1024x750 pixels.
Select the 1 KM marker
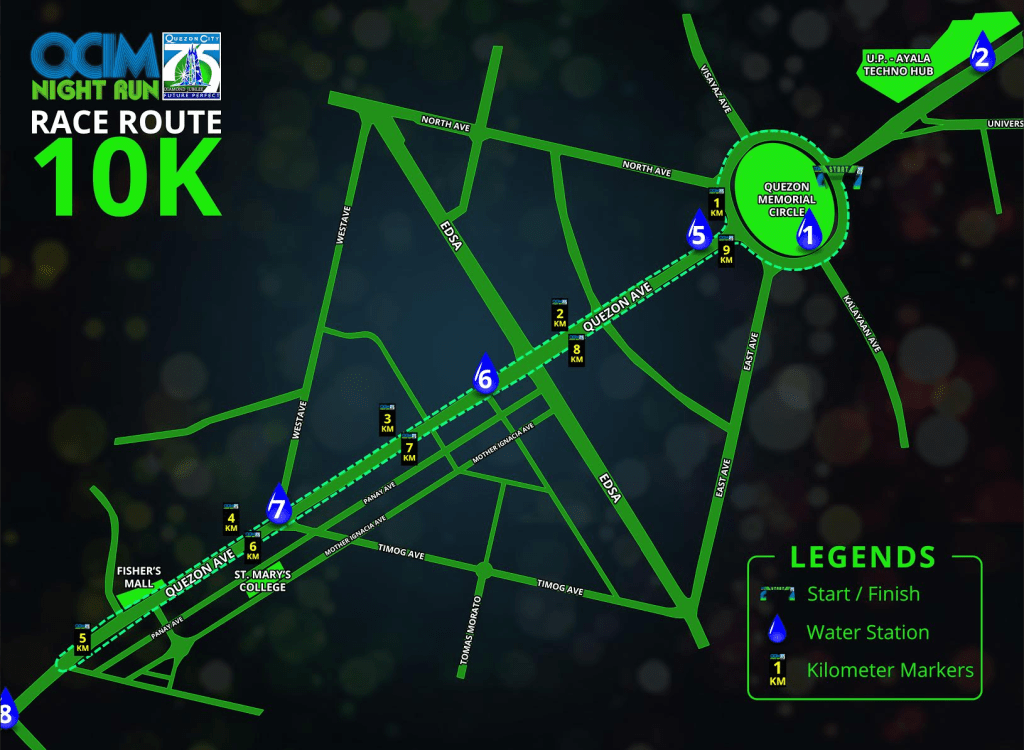pos(716,203)
